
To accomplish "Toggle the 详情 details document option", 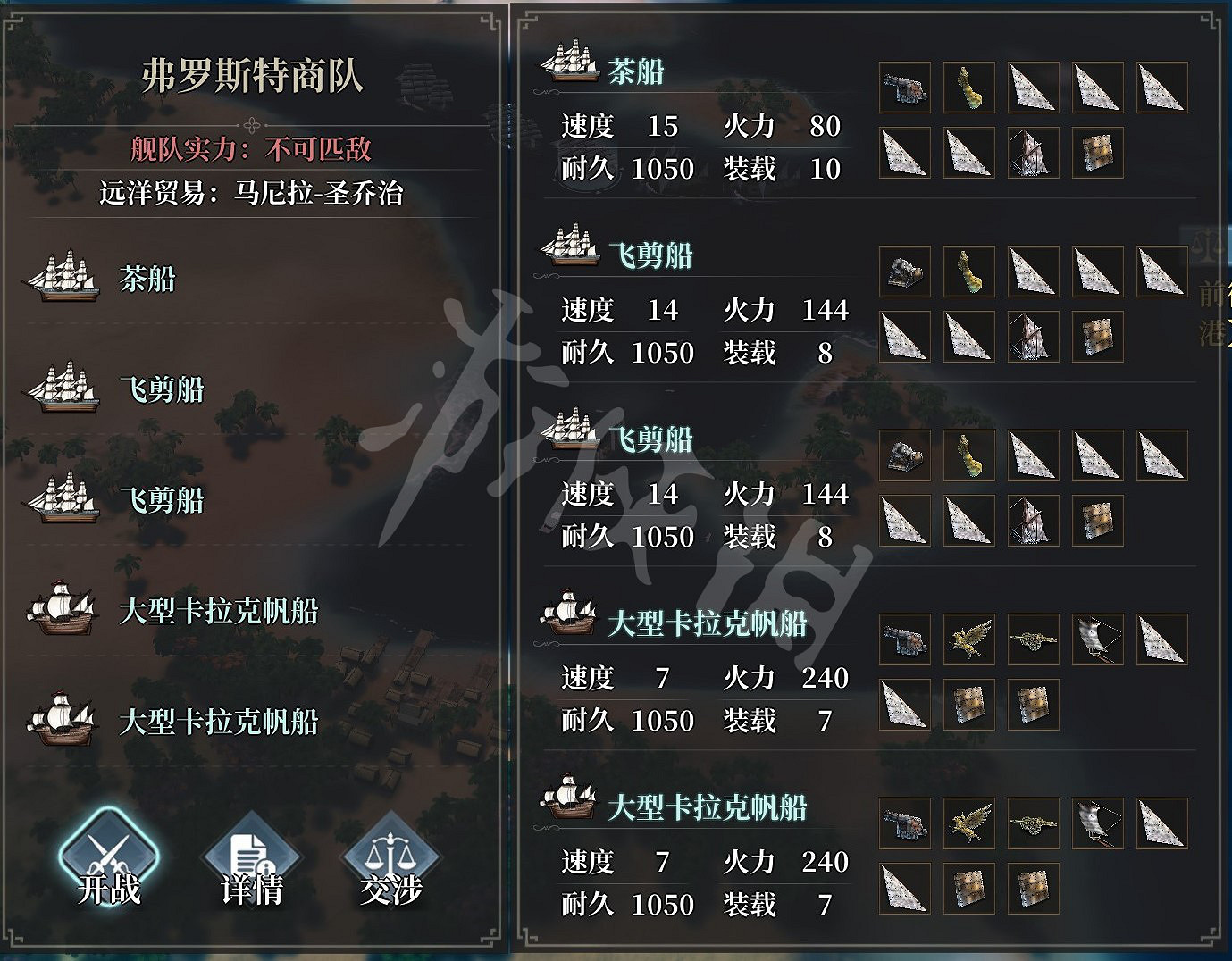I will click(x=250, y=857).
